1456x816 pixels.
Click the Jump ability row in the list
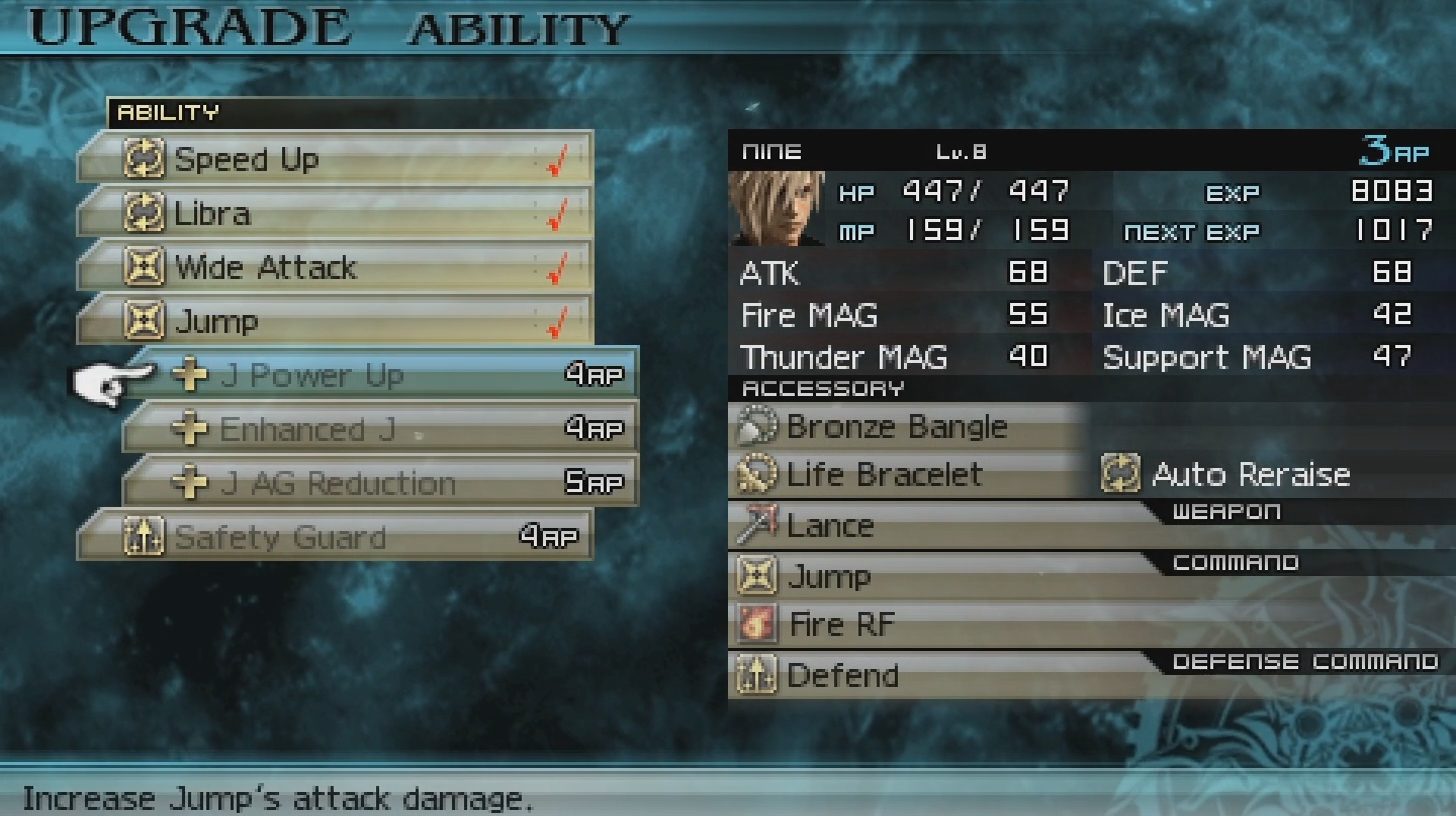click(335, 321)
